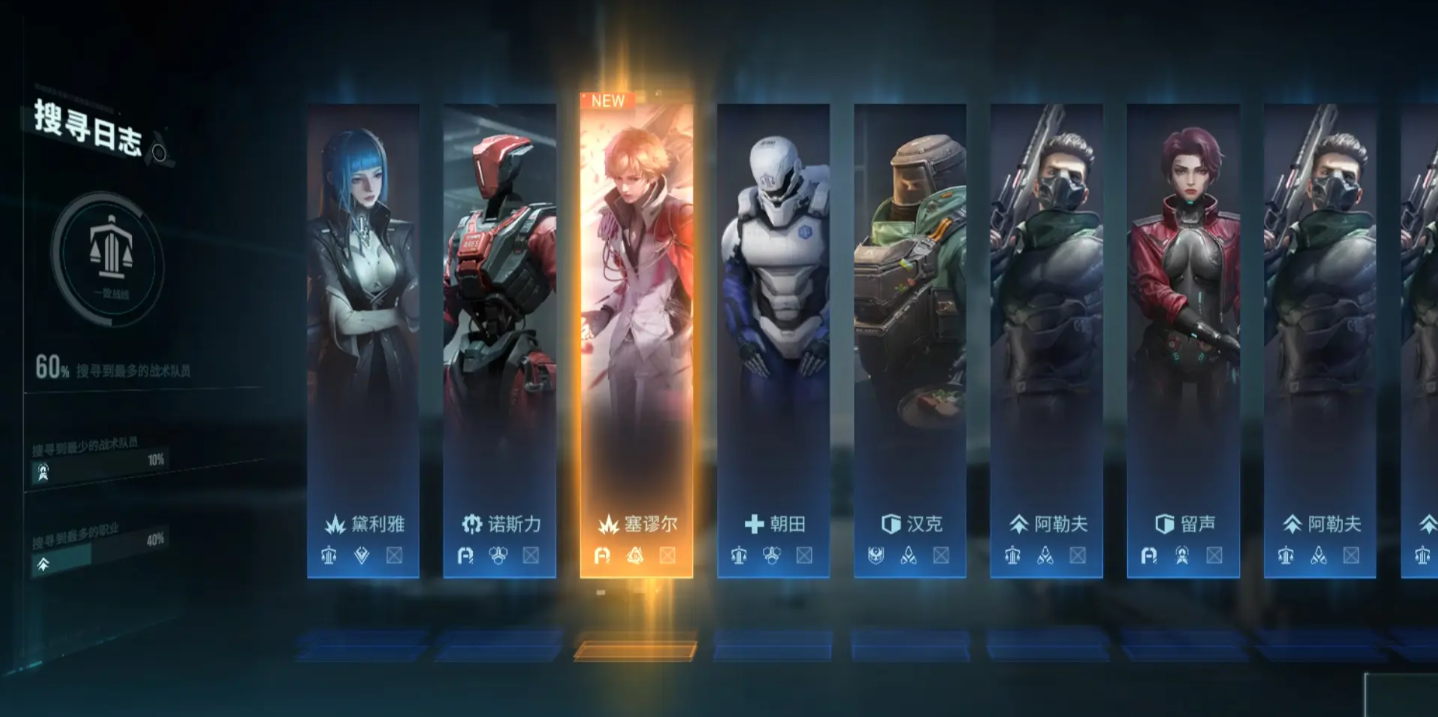Select the 黛利雅 character card
Image resolution: width=1438 pixels, height=717 pixels.
[363, 340]
